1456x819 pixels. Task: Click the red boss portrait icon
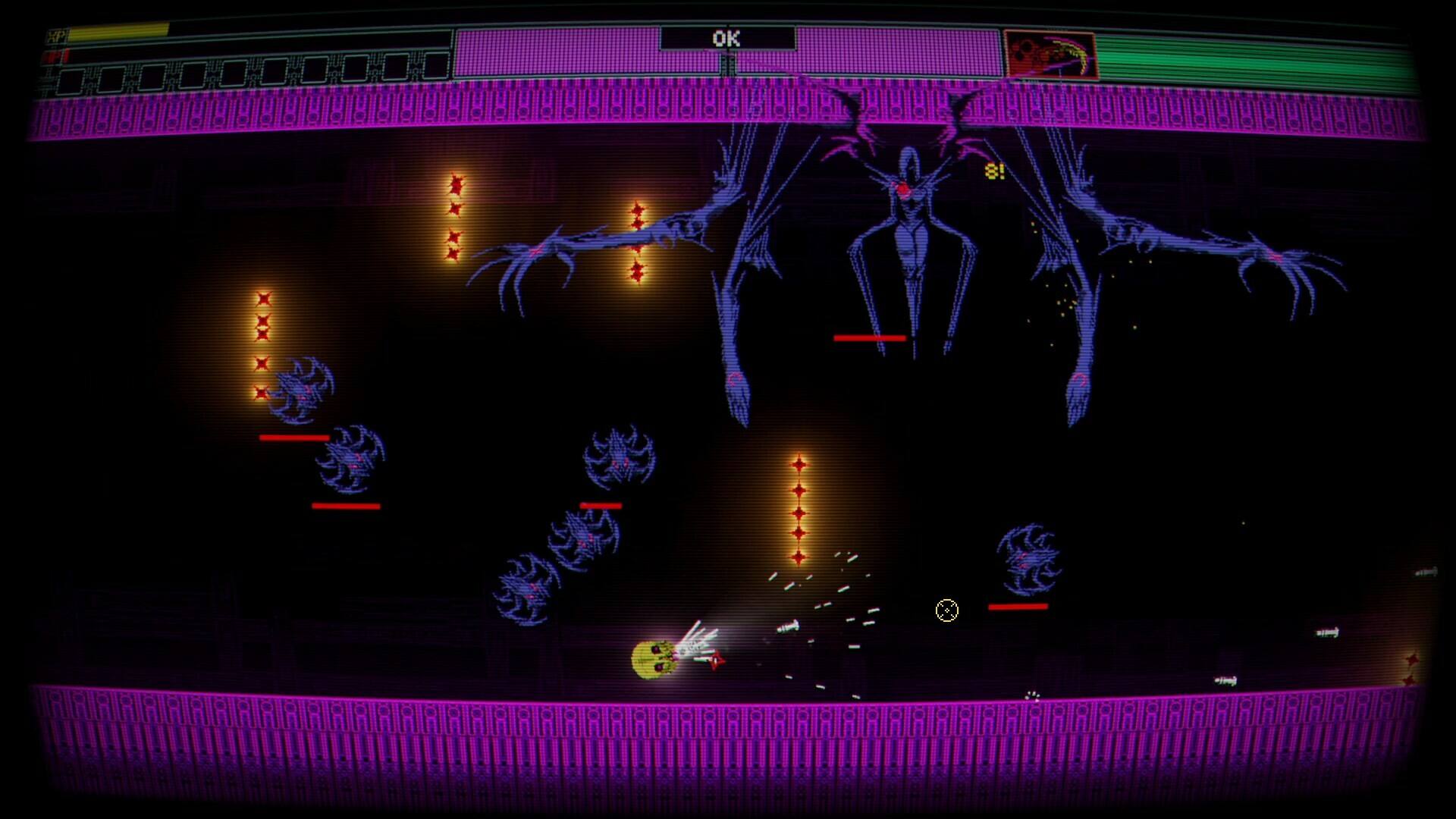(x=1050, y=55)
